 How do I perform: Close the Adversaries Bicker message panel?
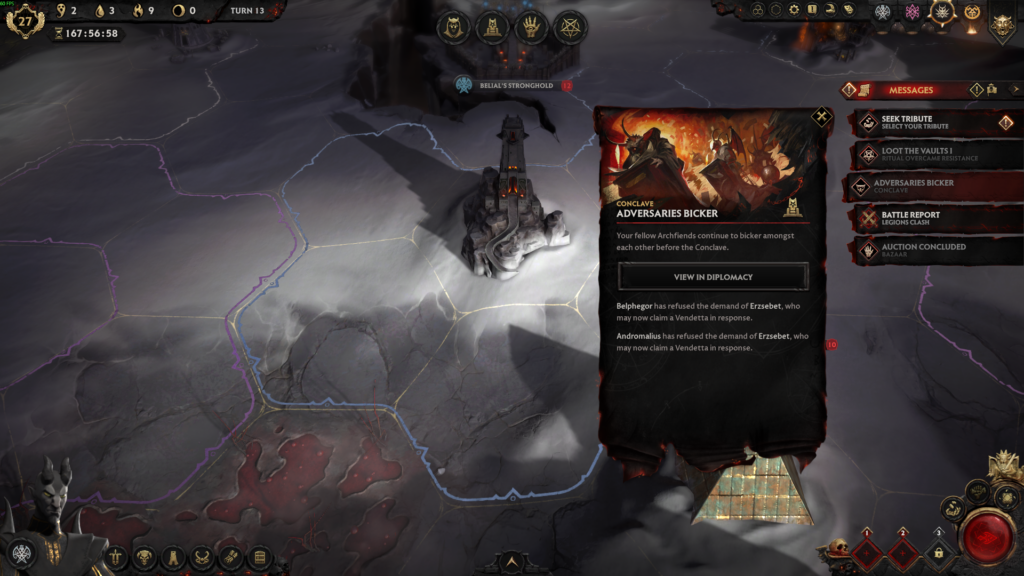(821, 117)
